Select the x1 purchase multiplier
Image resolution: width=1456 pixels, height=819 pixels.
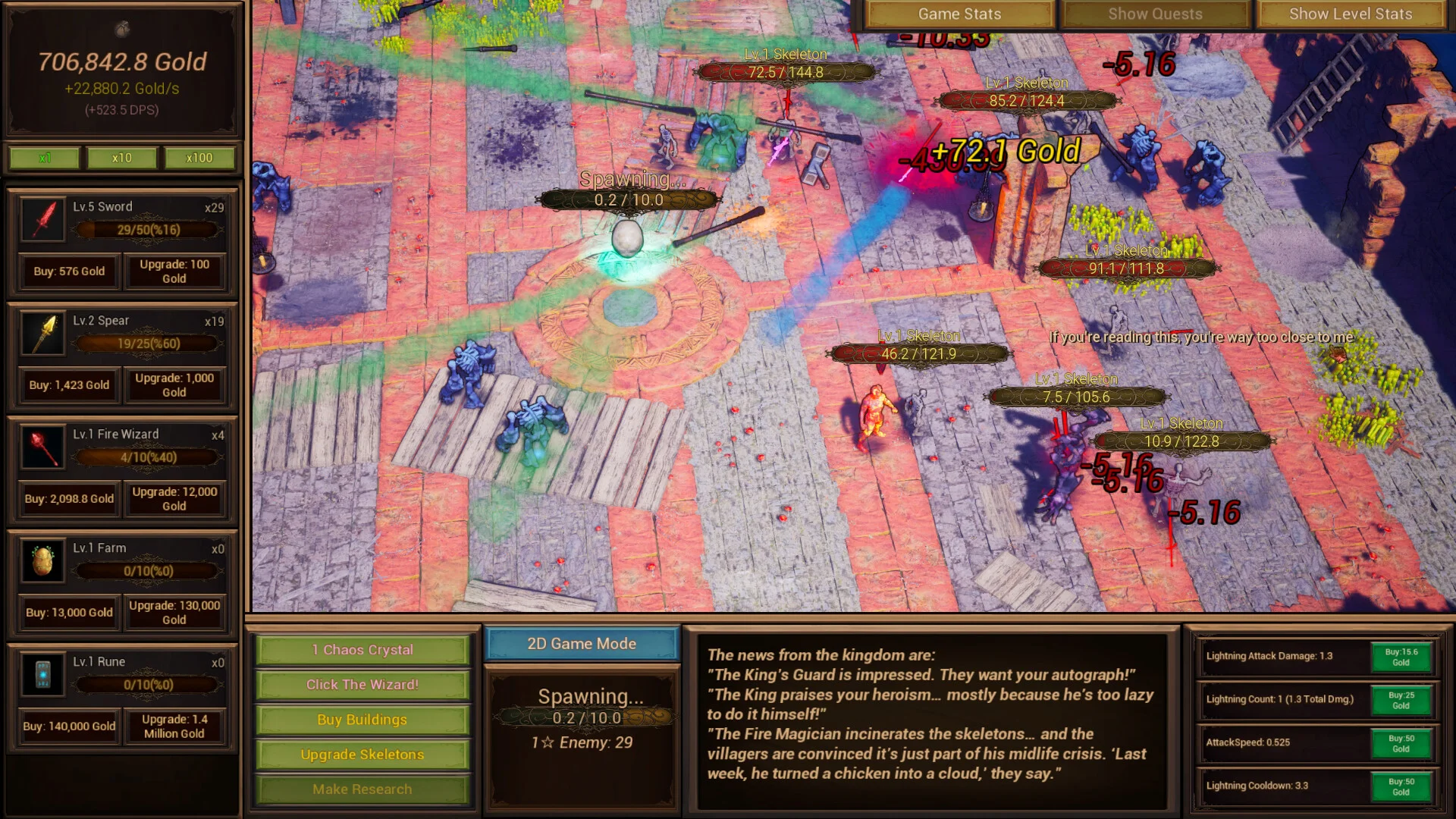(x=45, y=158)
